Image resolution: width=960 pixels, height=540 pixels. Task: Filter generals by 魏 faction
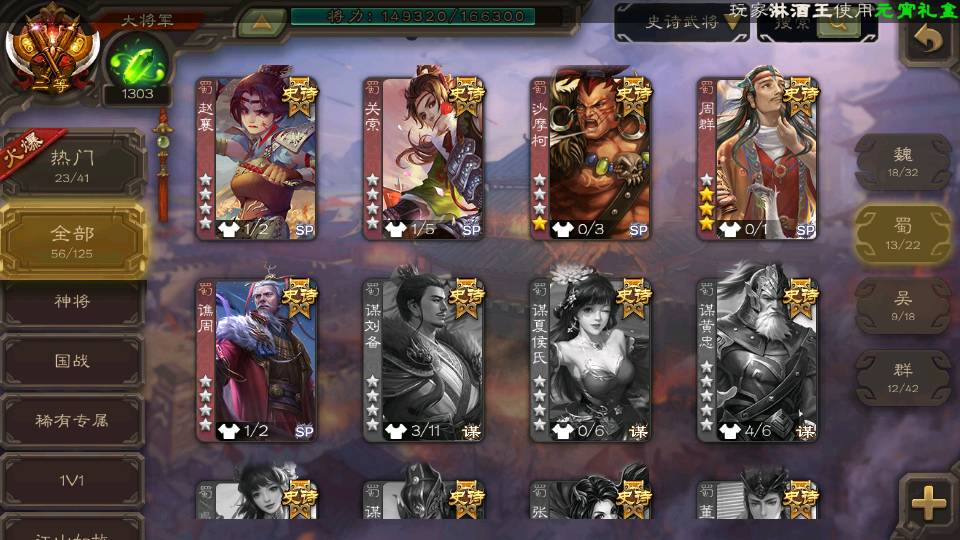click(902, 161)
